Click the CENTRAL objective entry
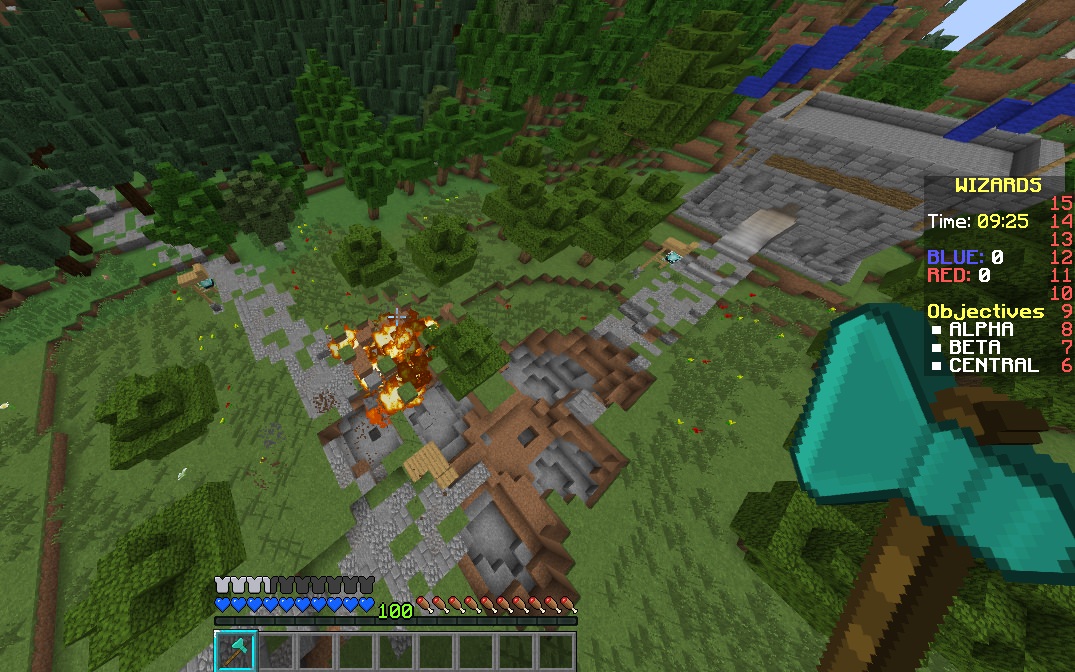The width and height of the screenshot is (1075, 672). (993, 365)
